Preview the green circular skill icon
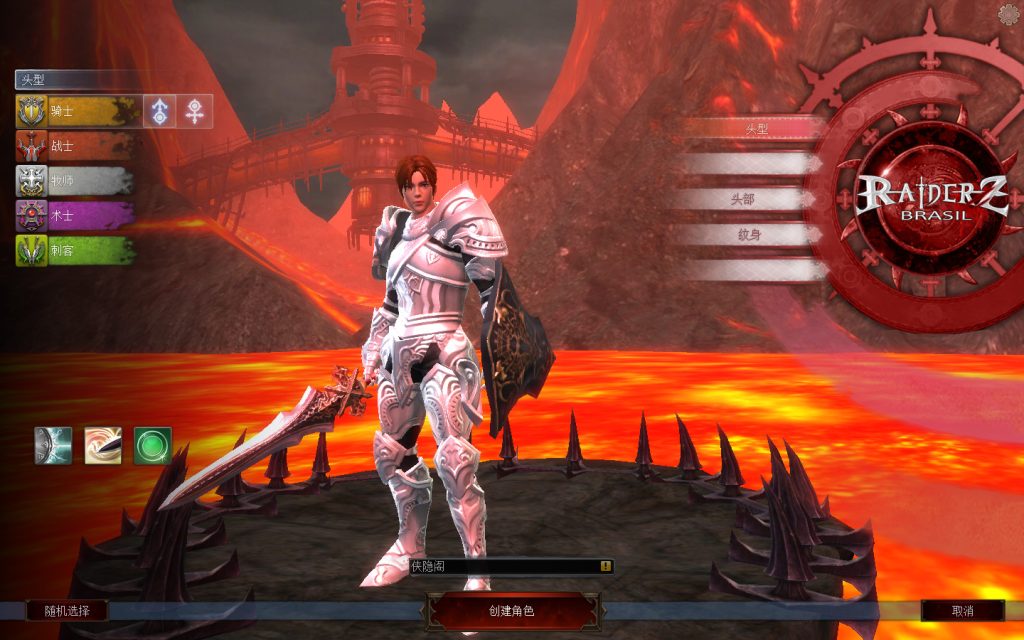This screenshot has height=640, width=1024. click(152, 446)
